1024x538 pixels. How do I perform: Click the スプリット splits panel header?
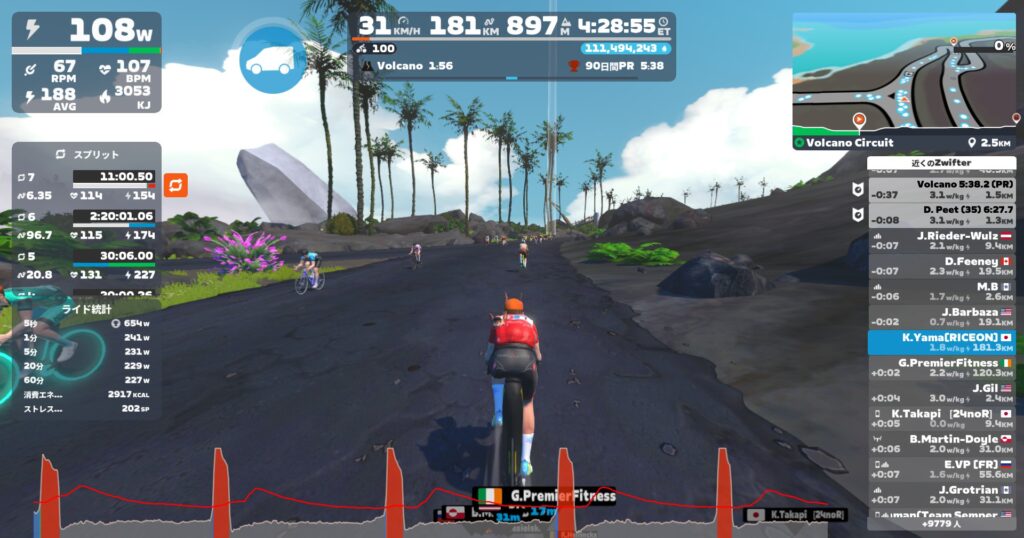coord(88,155)
